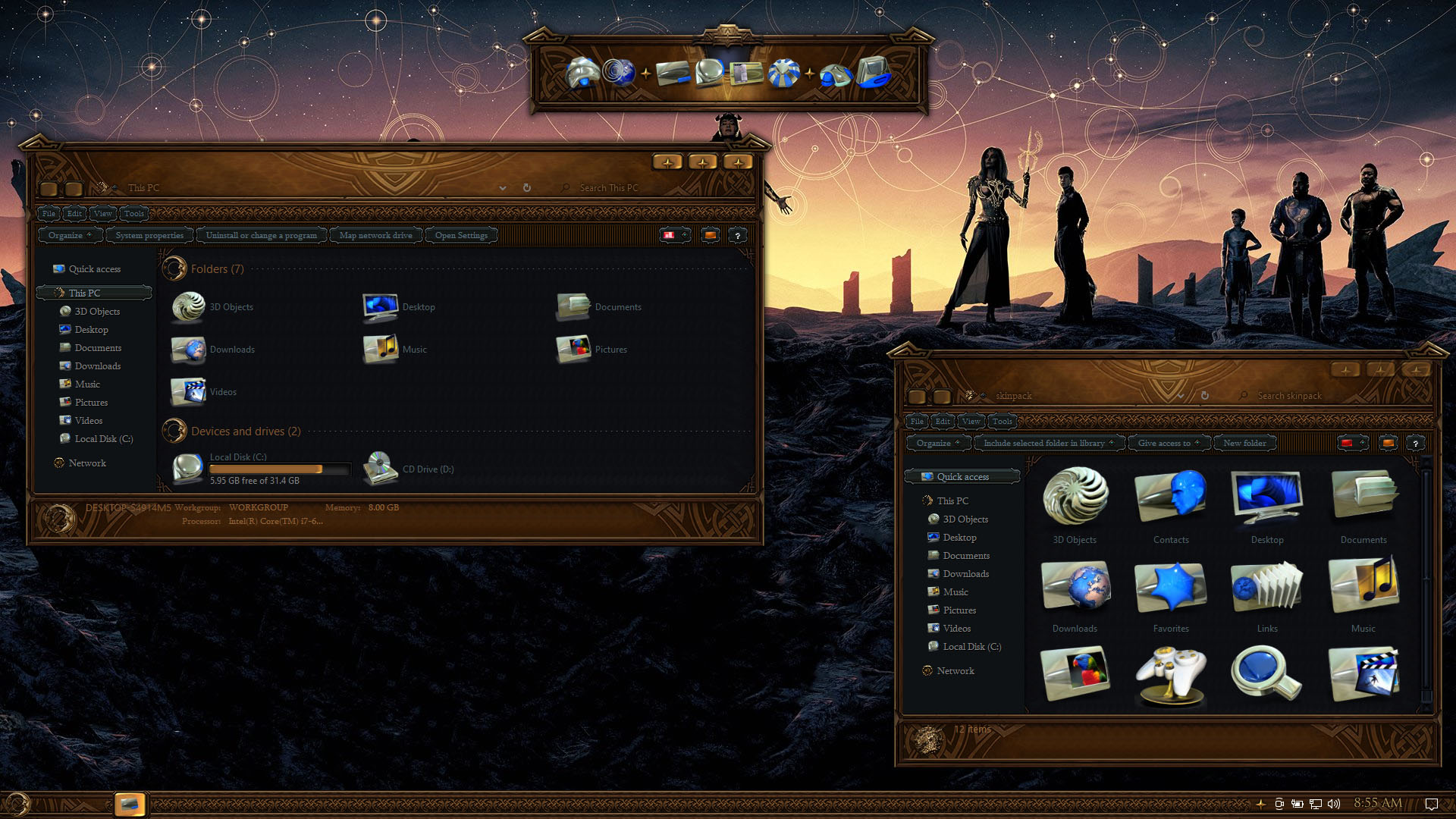Open System properties from the toolbar
The image size is (1456, 819).
point(149,235)
